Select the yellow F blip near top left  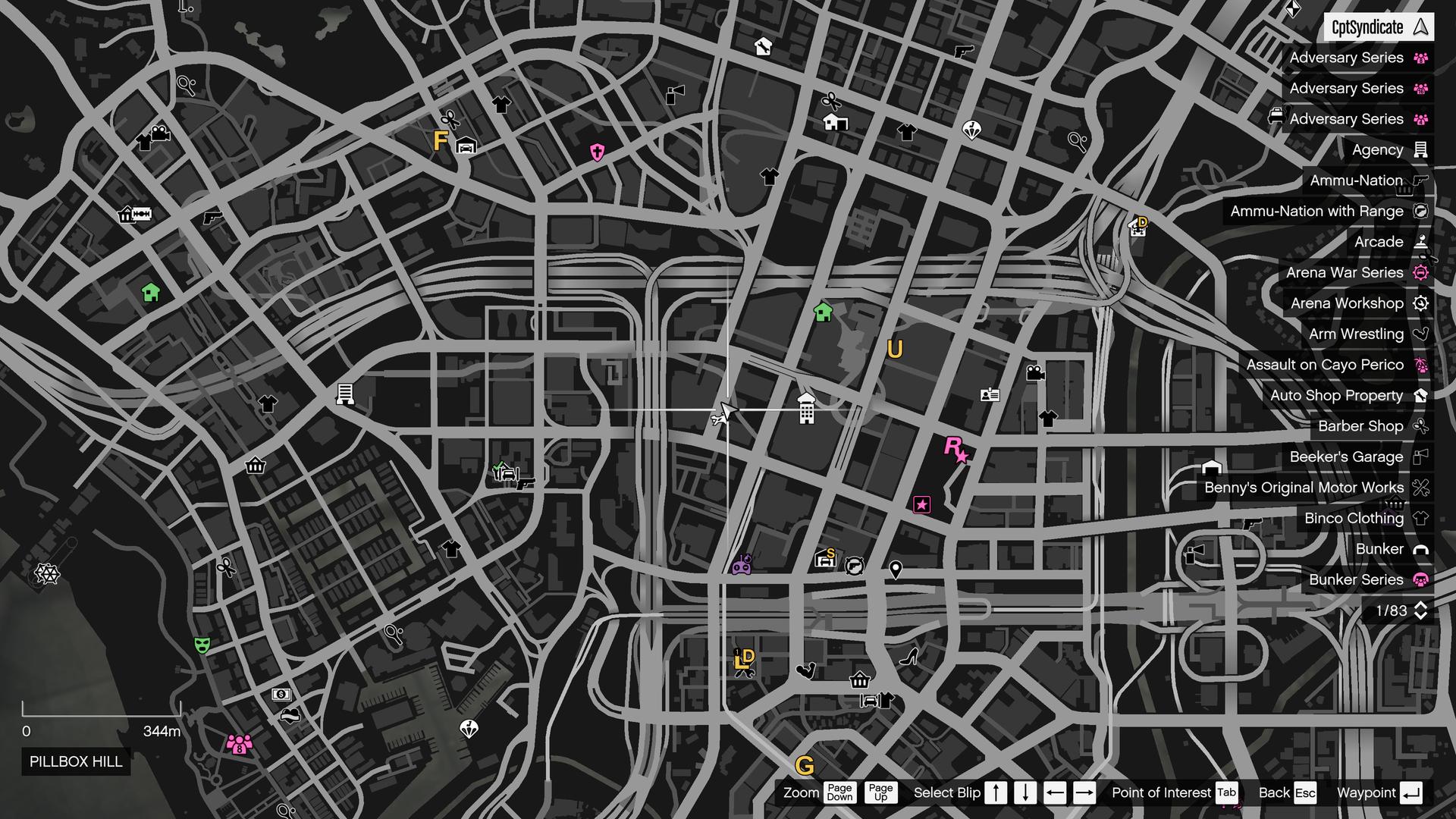[x=439, y=140]
